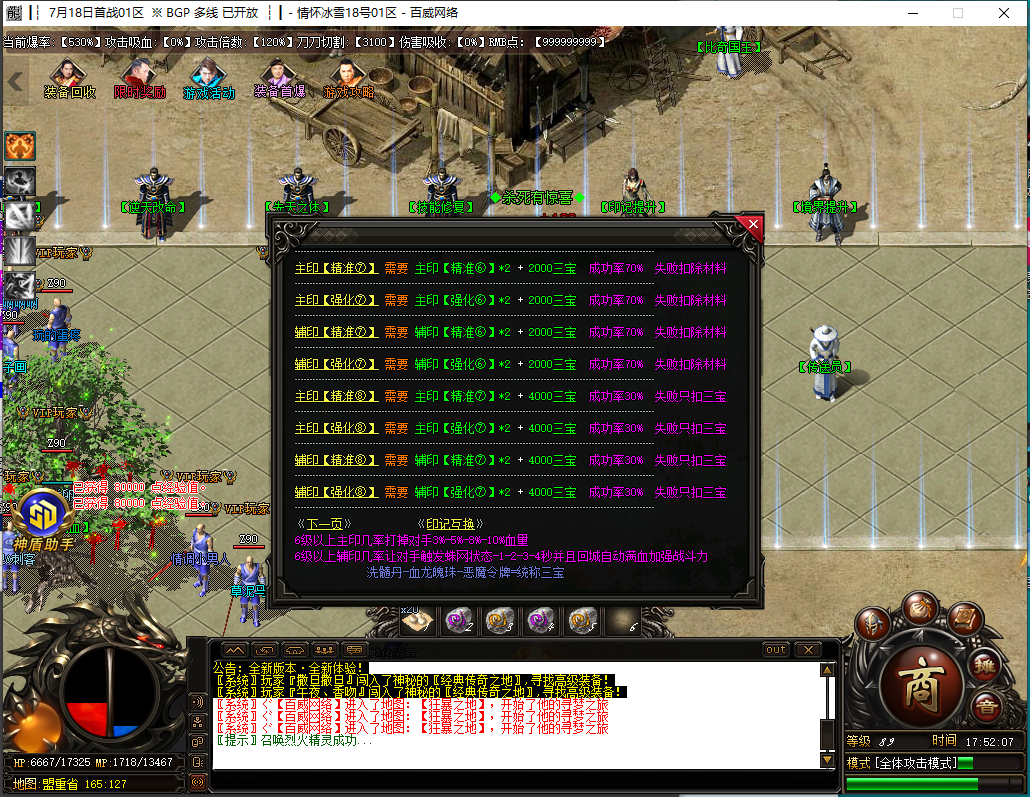1030x797 pixels.
Task: Open 装备回收 equipment recycling
Action: [69, 80]
